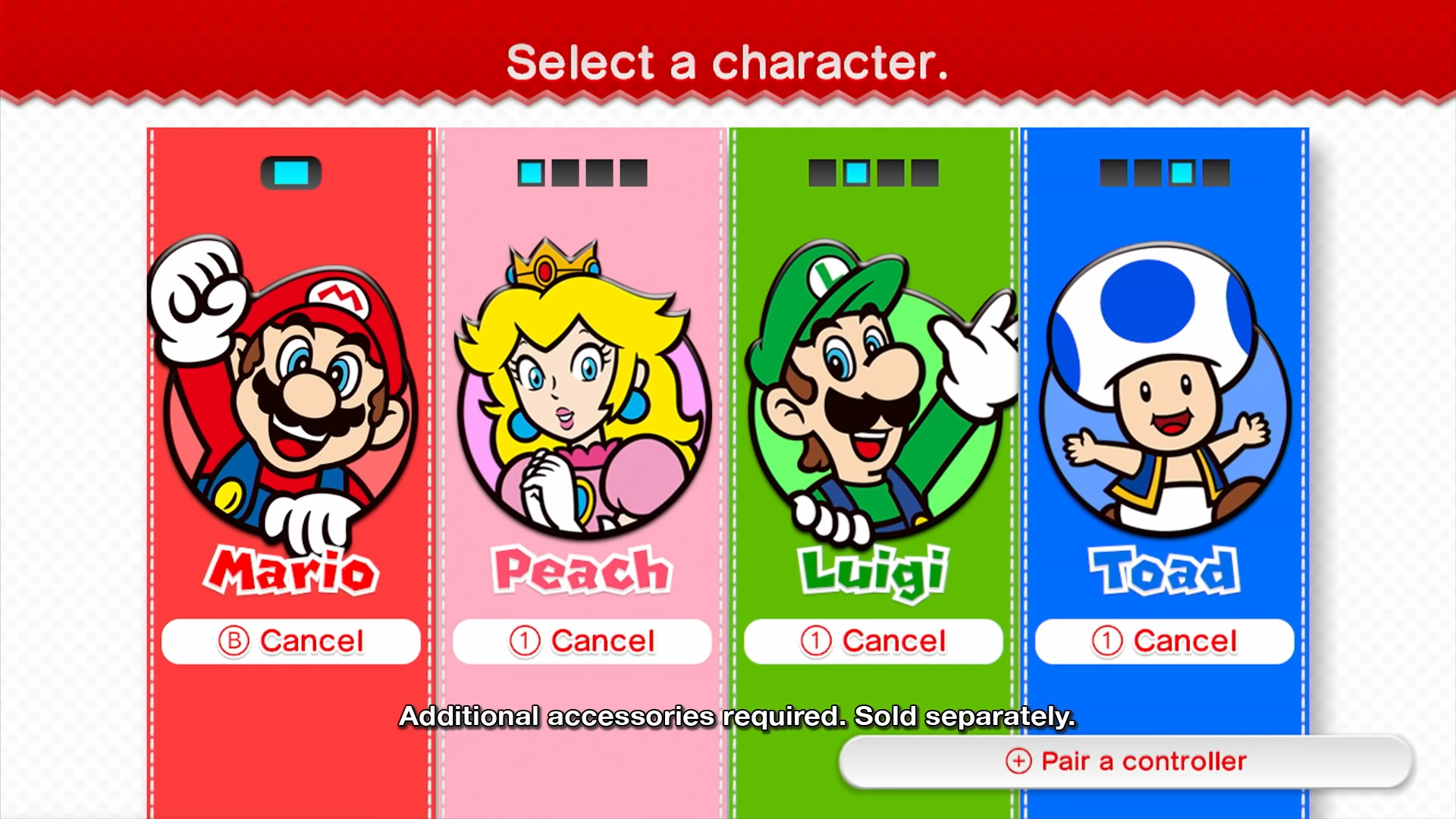This screenshot has width=1456, height=819.
Task: Click the 1 button icon in Toad's cancel bar
Action: (1107, 641)
